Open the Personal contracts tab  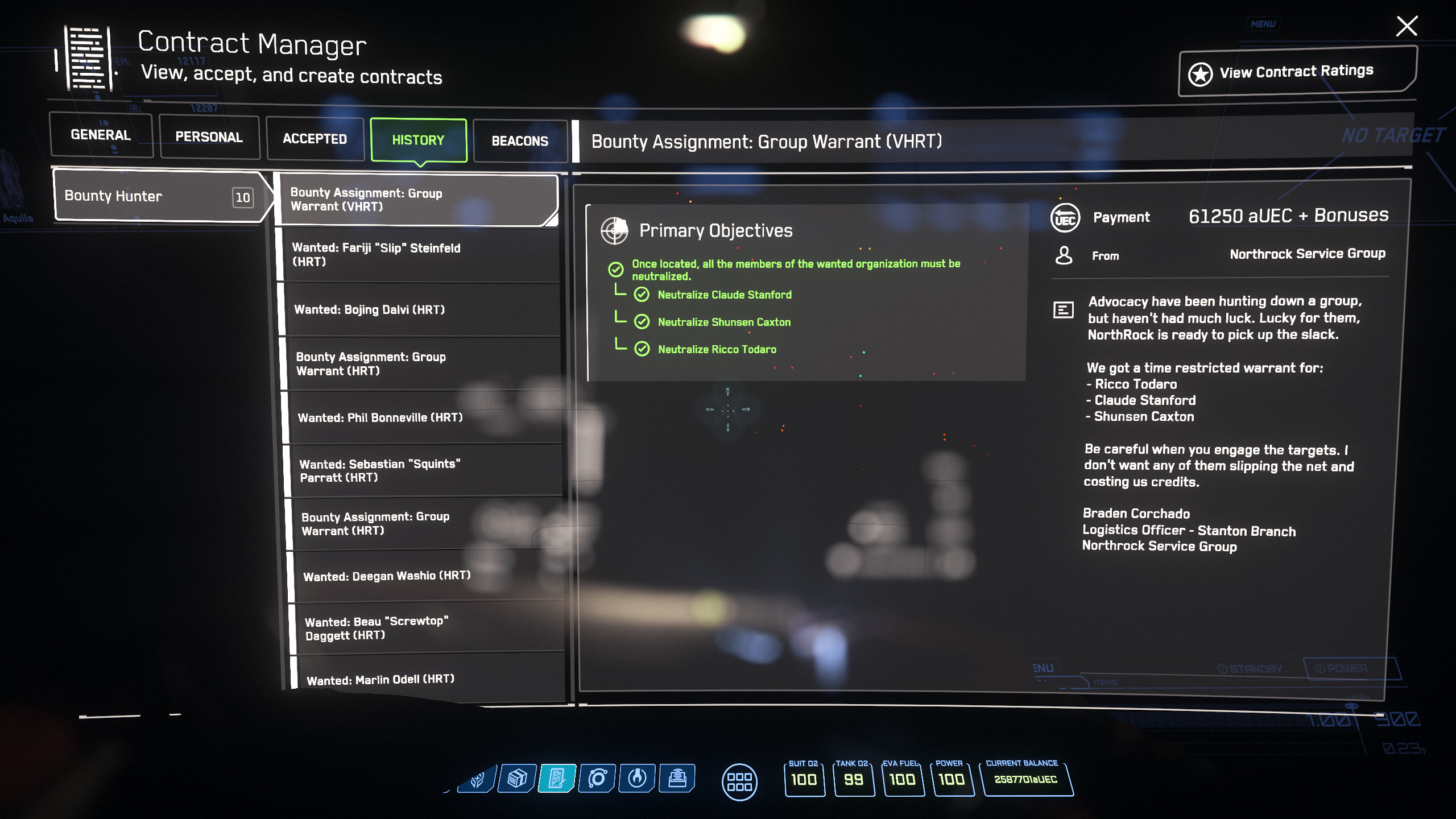pos(209,137)
